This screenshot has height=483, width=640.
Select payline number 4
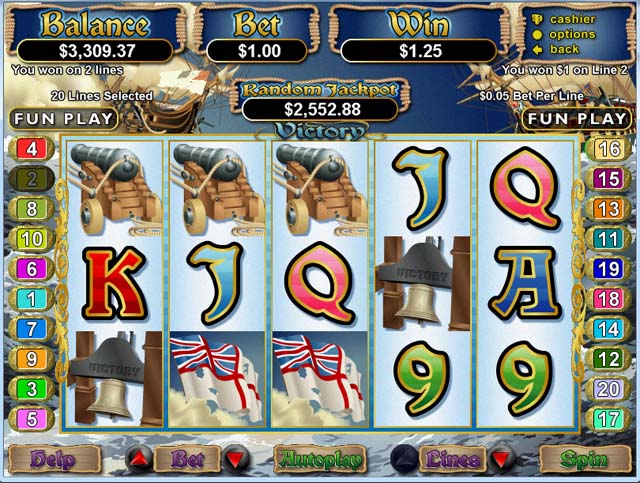tap(30, 150)
